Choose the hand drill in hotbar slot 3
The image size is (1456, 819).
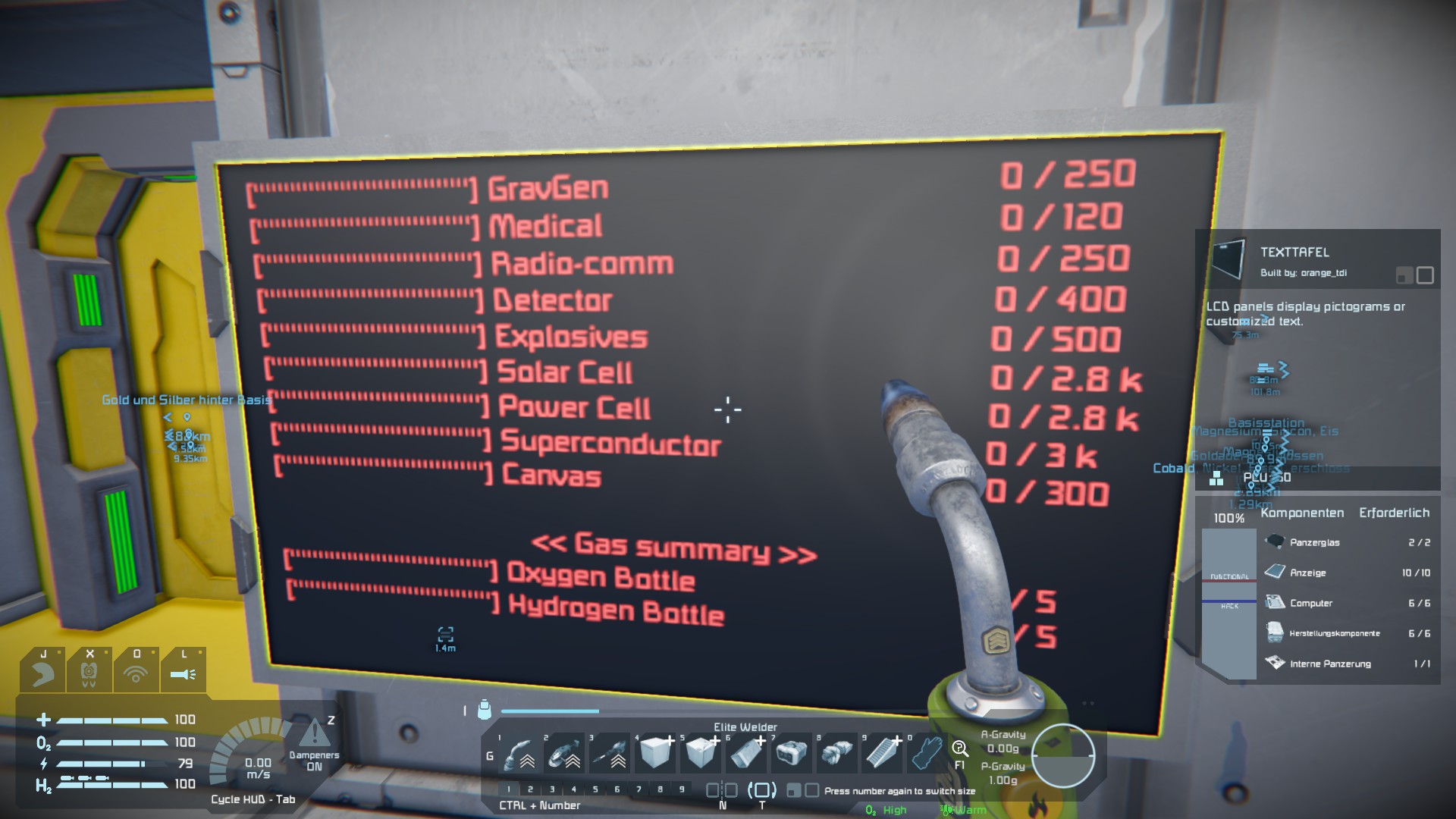click(610, 754)
